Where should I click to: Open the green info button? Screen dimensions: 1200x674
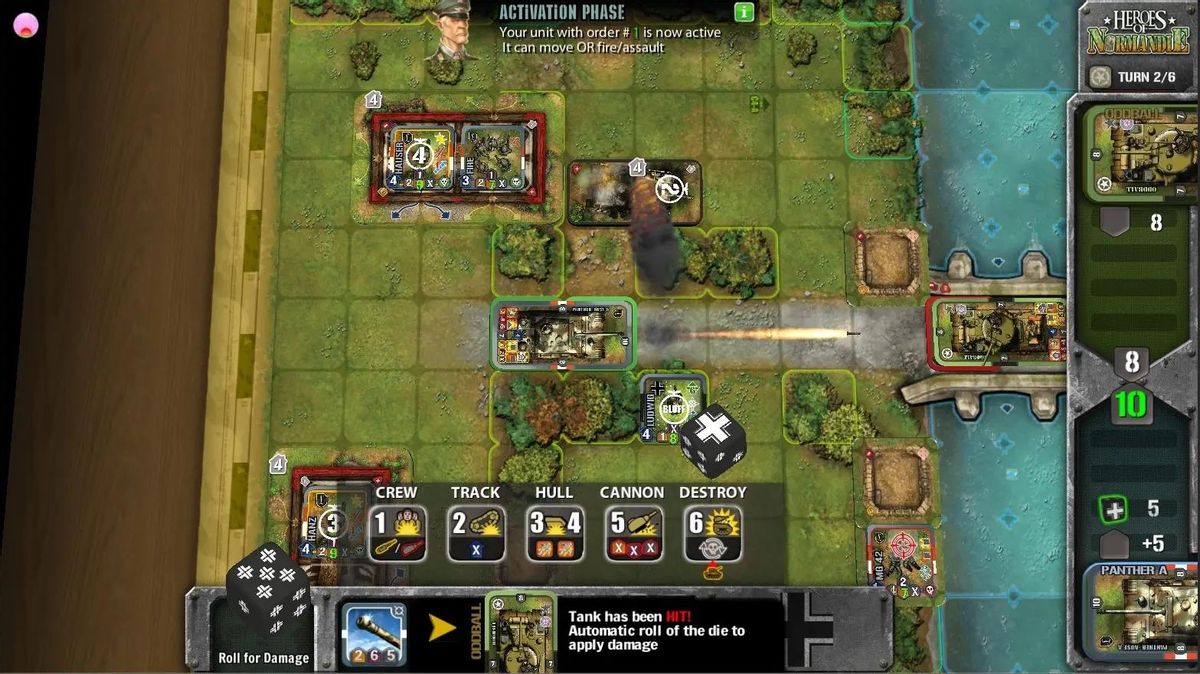tap(744, 12)
